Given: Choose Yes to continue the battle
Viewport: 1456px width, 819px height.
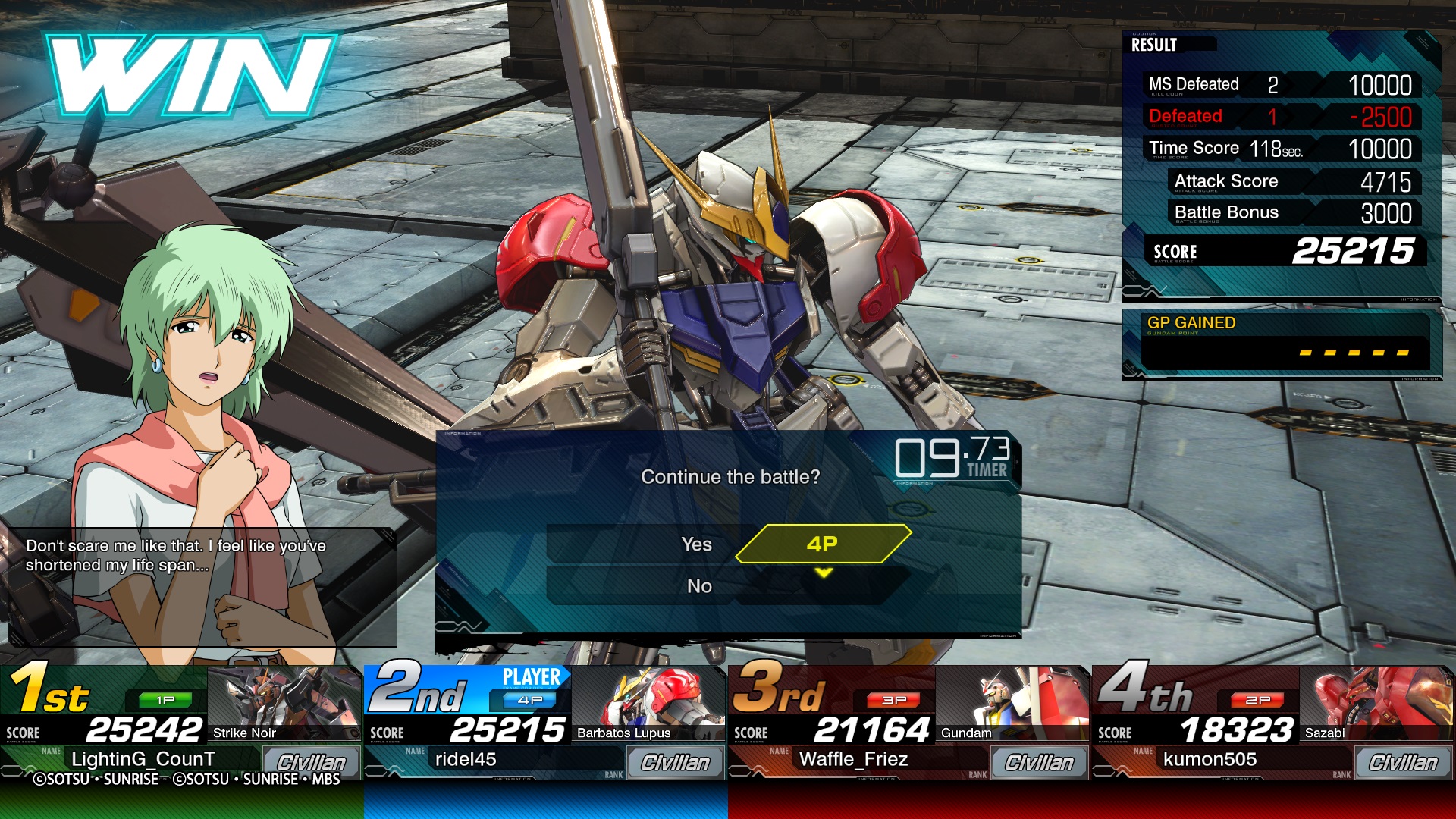Looking at the screenshot, I should pos(696,544).
